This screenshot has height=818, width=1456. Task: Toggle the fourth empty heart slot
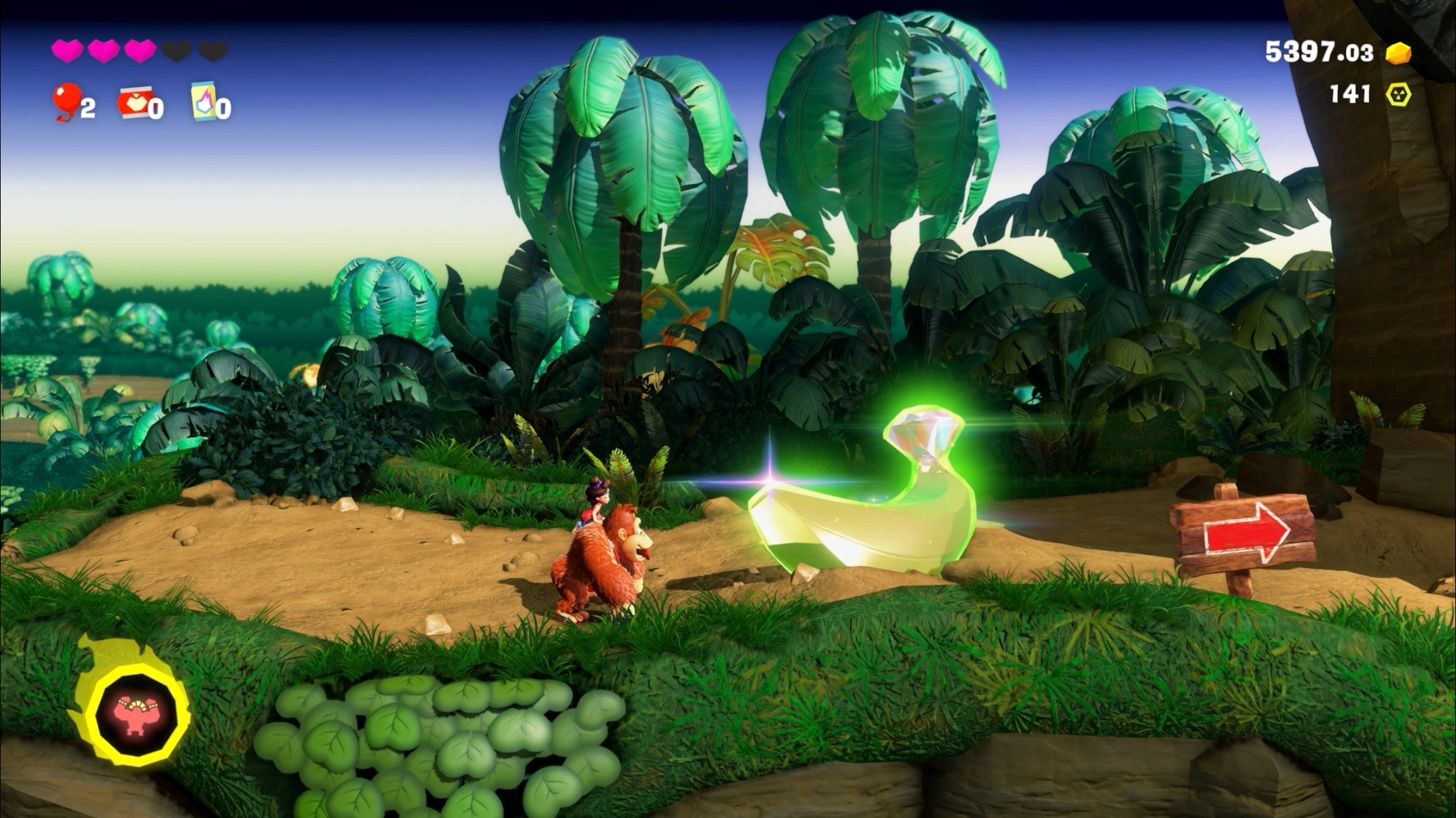click(178, 51)
